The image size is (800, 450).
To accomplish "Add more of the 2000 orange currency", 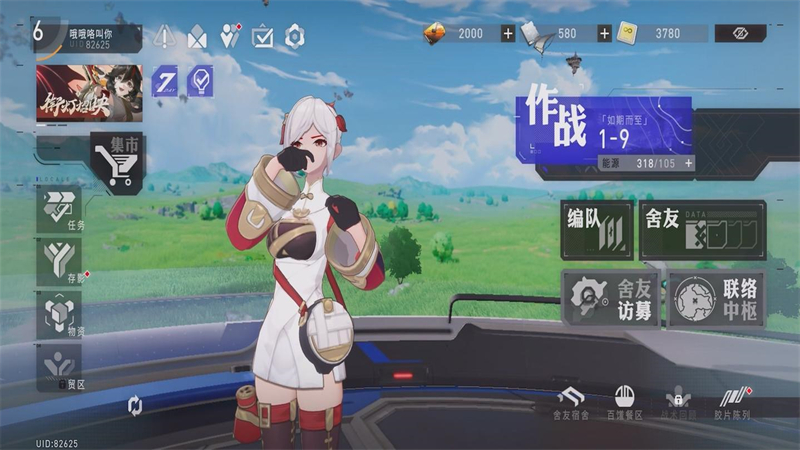I will click(508, 34).
